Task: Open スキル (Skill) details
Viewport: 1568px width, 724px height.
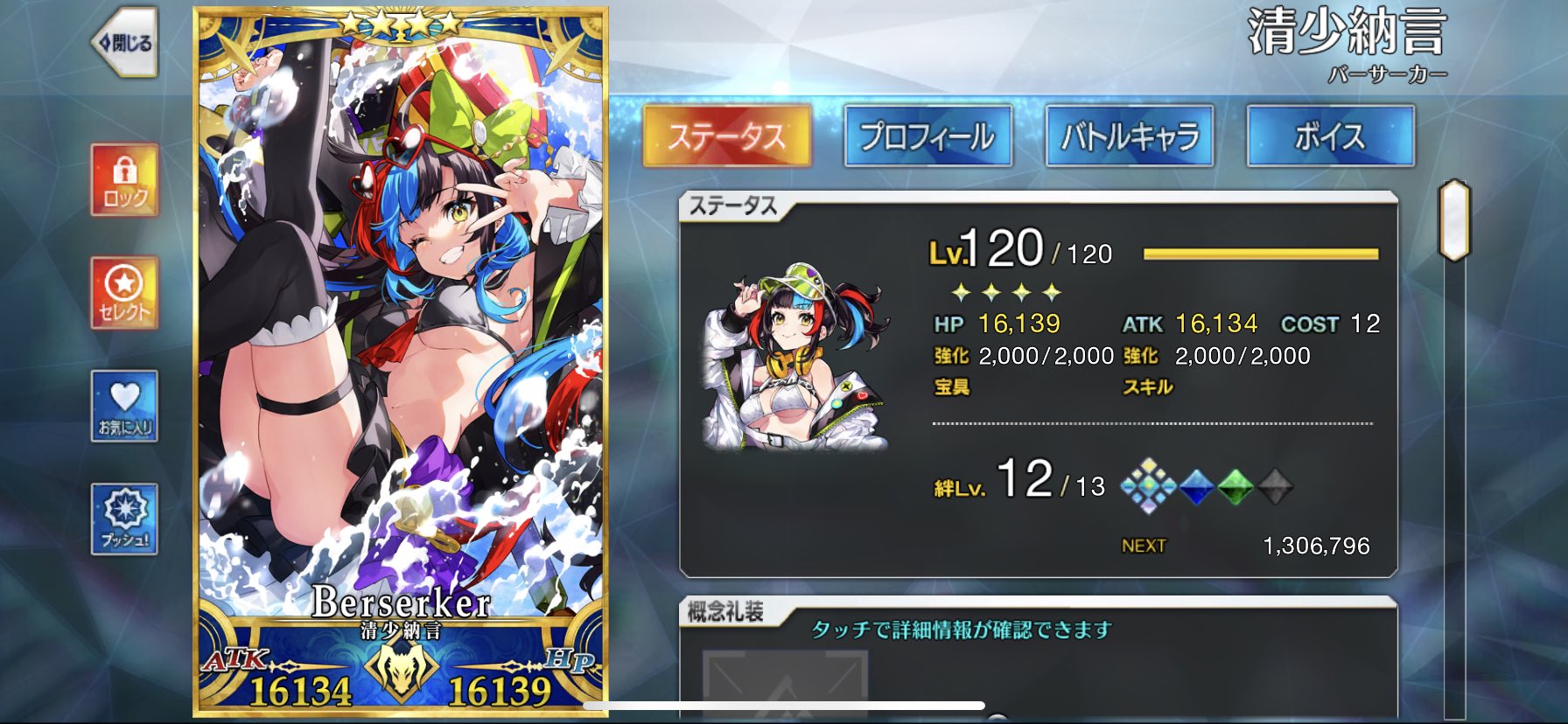Action: pos(1147,386)
